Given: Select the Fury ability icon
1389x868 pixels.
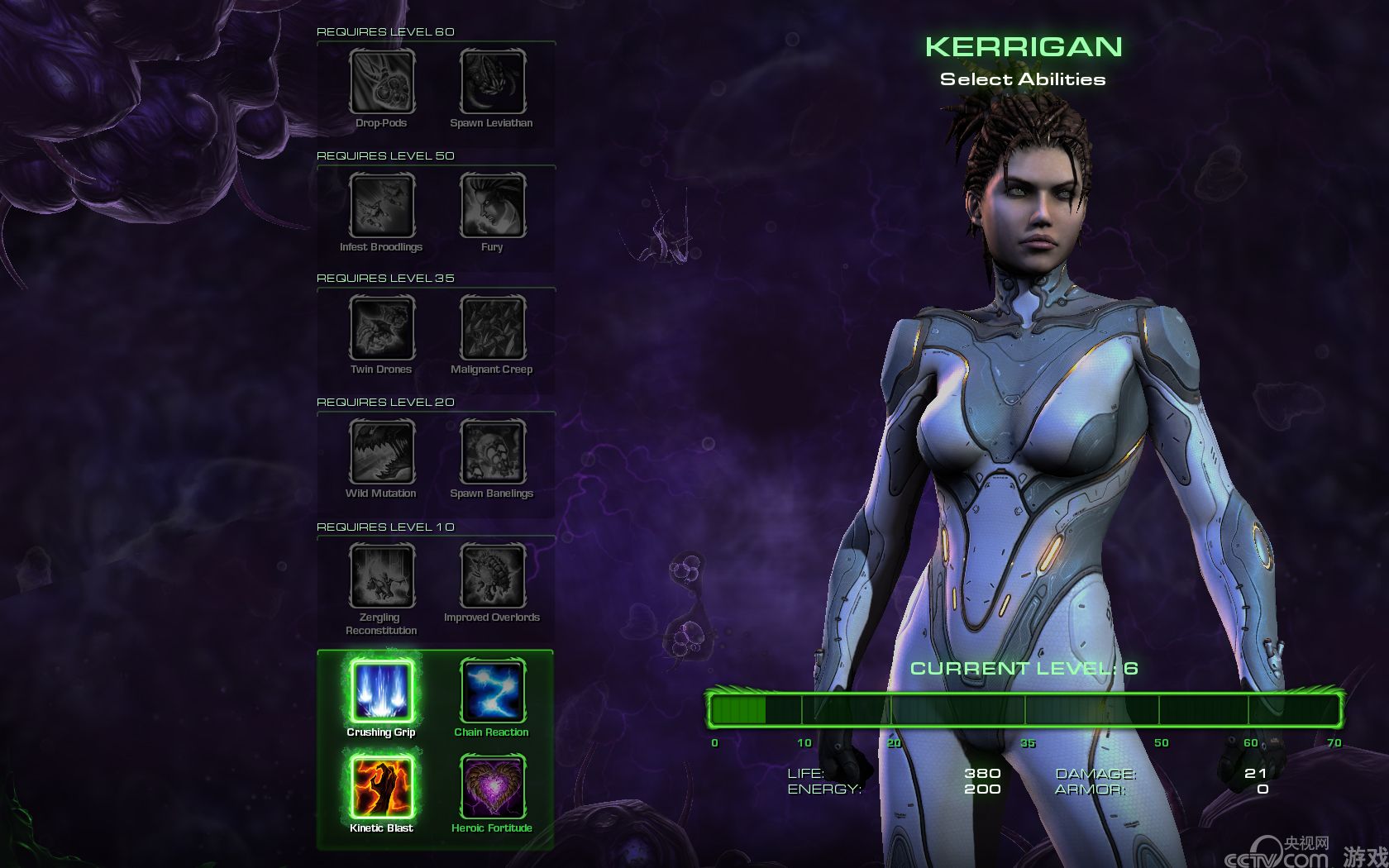Looking at the screenshot, I should [493, 205].
